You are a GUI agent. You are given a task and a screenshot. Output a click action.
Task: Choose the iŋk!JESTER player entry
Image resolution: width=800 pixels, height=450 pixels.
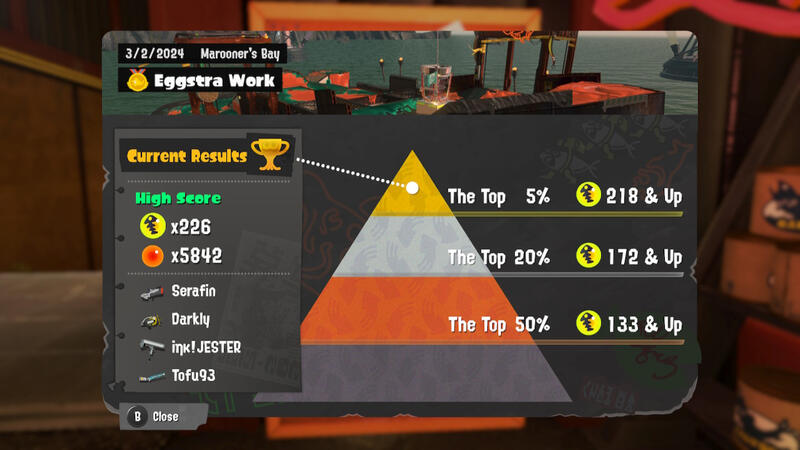[x=205, y=348]
